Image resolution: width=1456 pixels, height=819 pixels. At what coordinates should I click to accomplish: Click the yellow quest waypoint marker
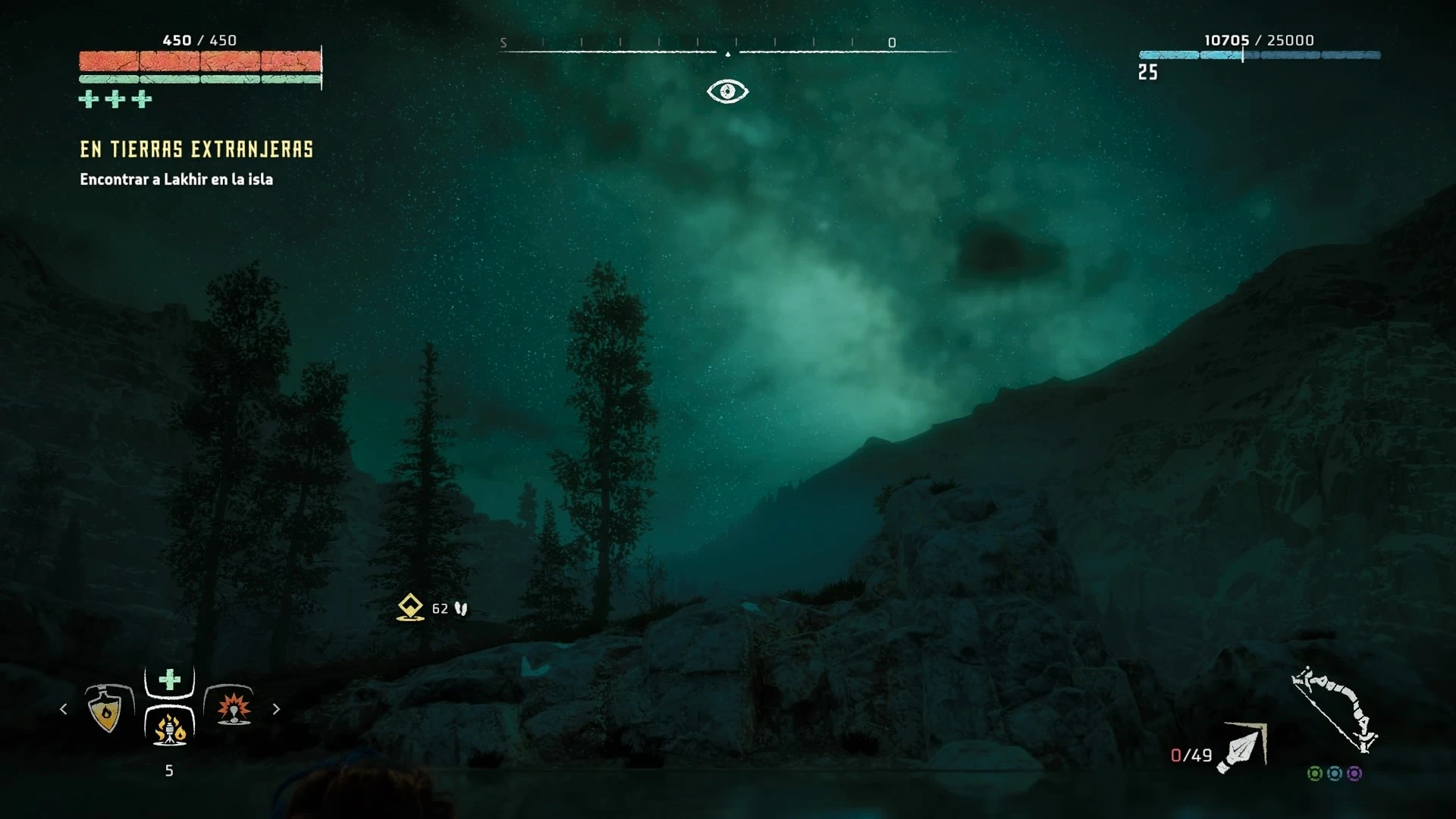410,607
